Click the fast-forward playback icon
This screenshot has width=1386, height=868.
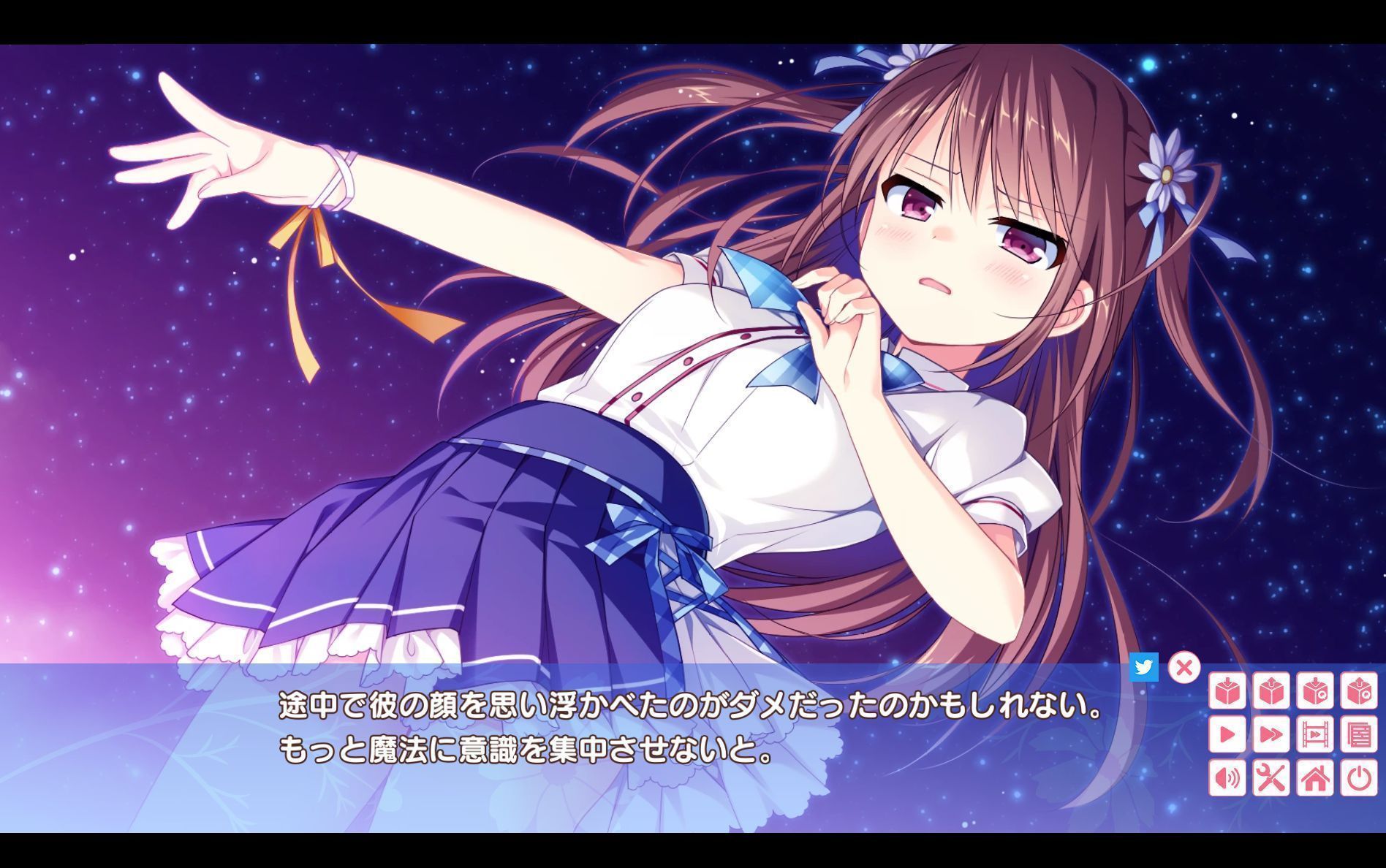point(1272,734)
